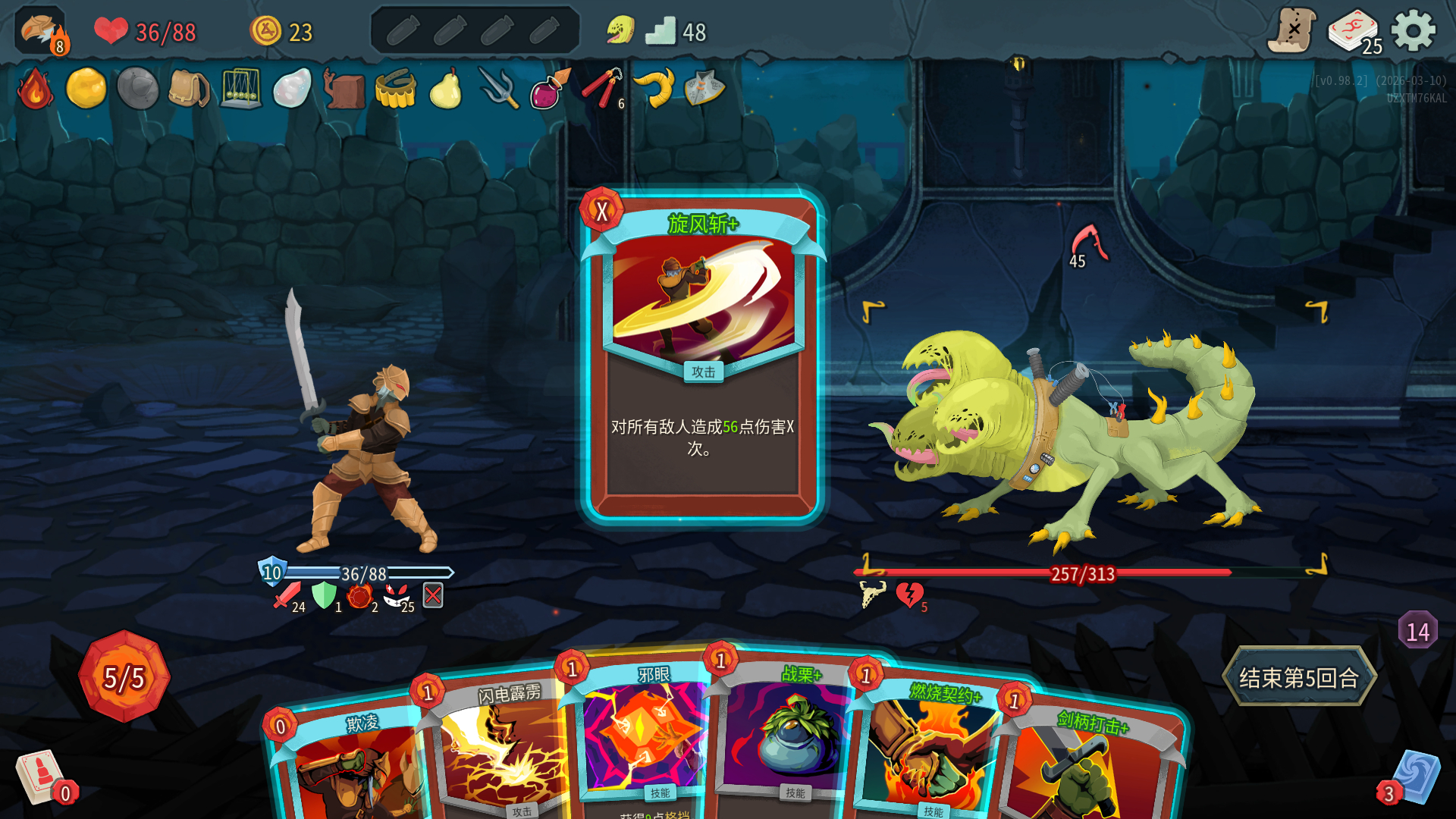
Task: Click the end turn 5 button
Action: pyautogui.click(x=1298, y=677)
